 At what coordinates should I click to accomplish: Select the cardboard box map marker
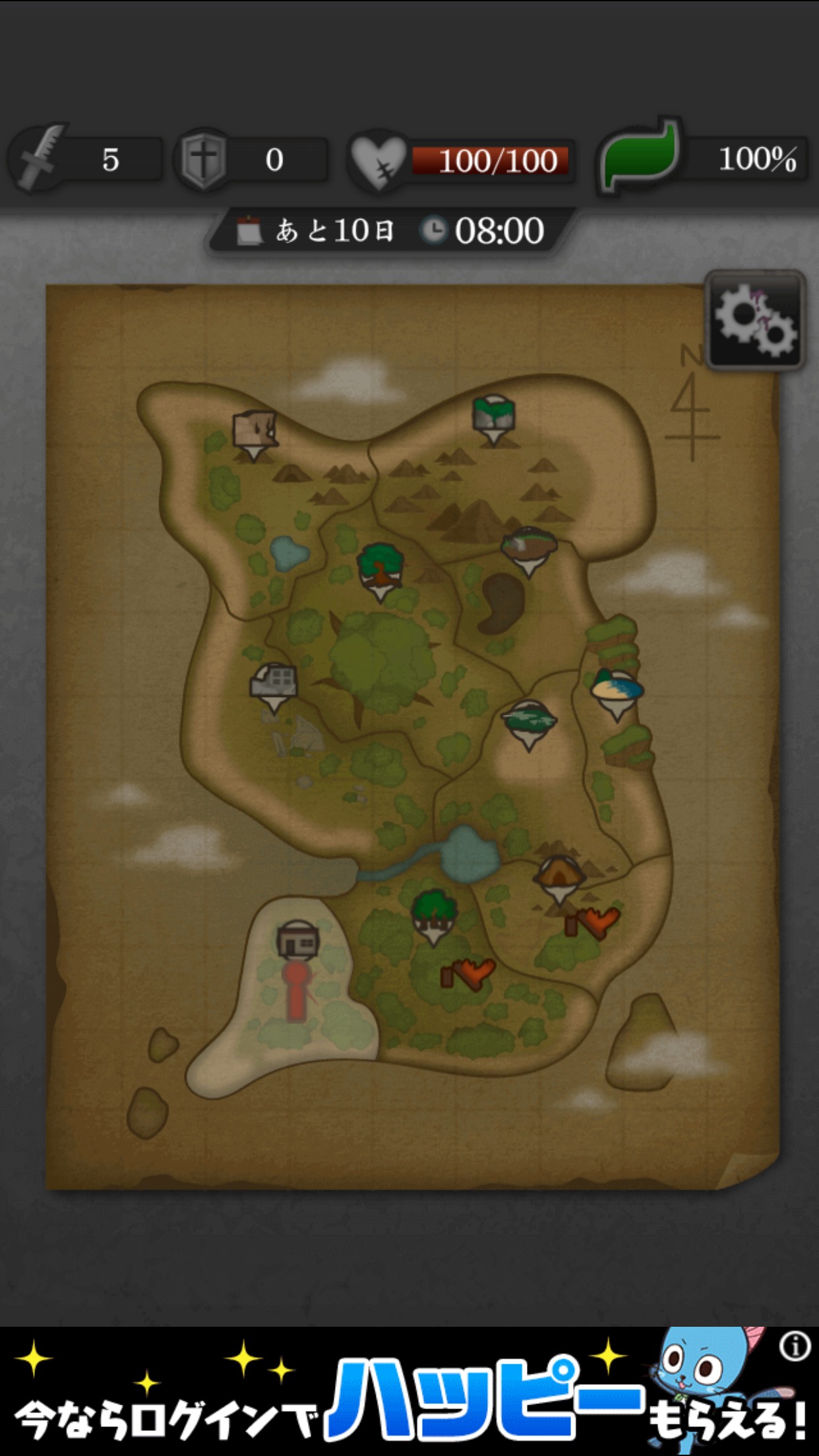coord(254,432)
